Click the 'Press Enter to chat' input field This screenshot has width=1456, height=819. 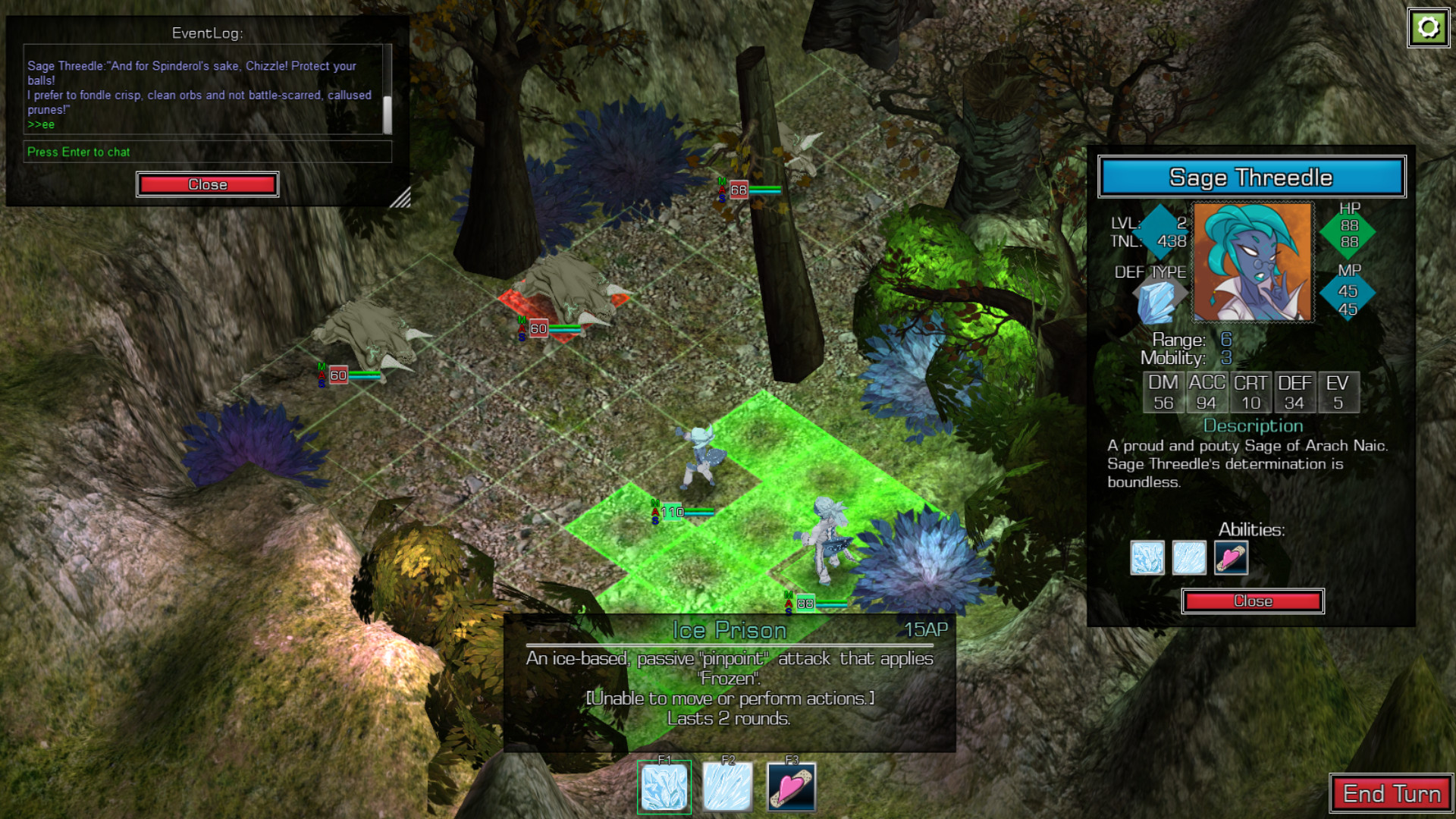click(x=207, y=152)
